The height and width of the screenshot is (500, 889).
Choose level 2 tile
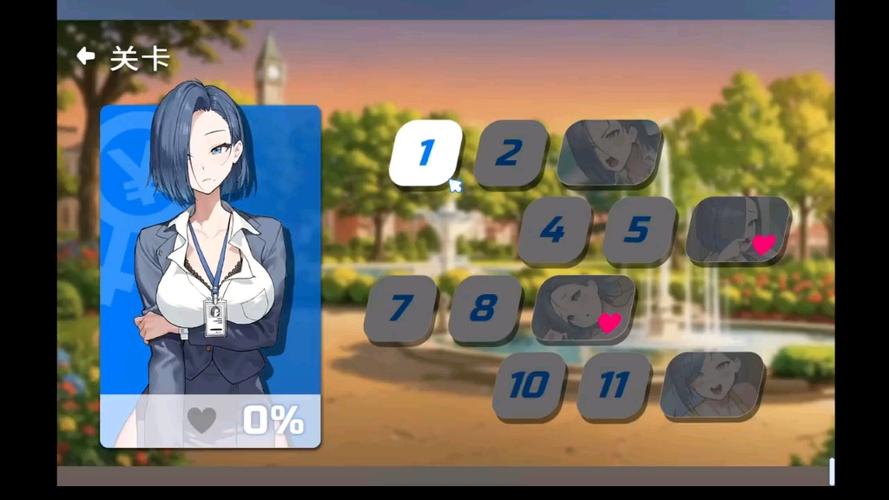pyautogui.click(x=510, y=153)
